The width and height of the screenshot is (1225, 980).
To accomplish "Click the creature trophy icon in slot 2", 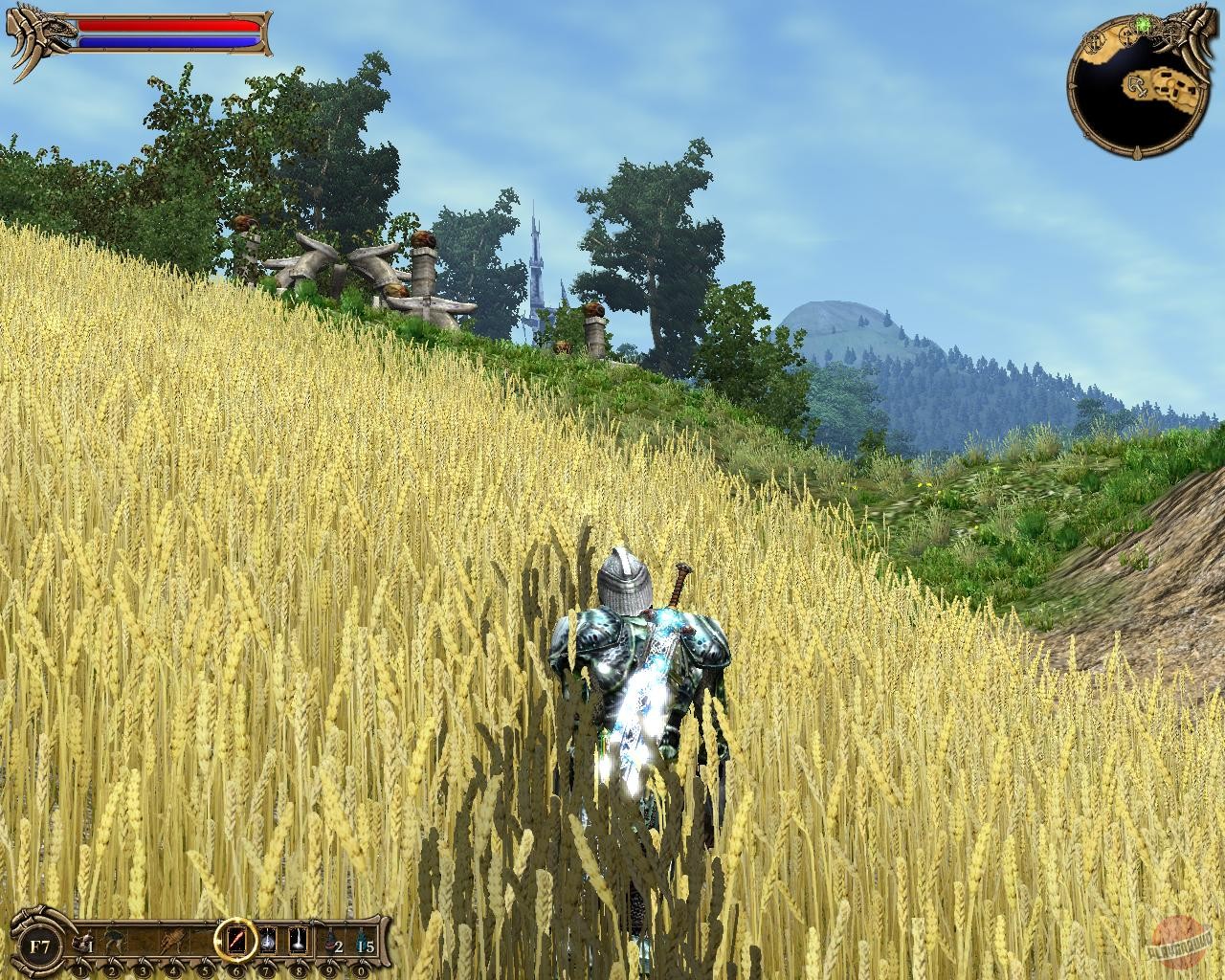I will 113,941.
